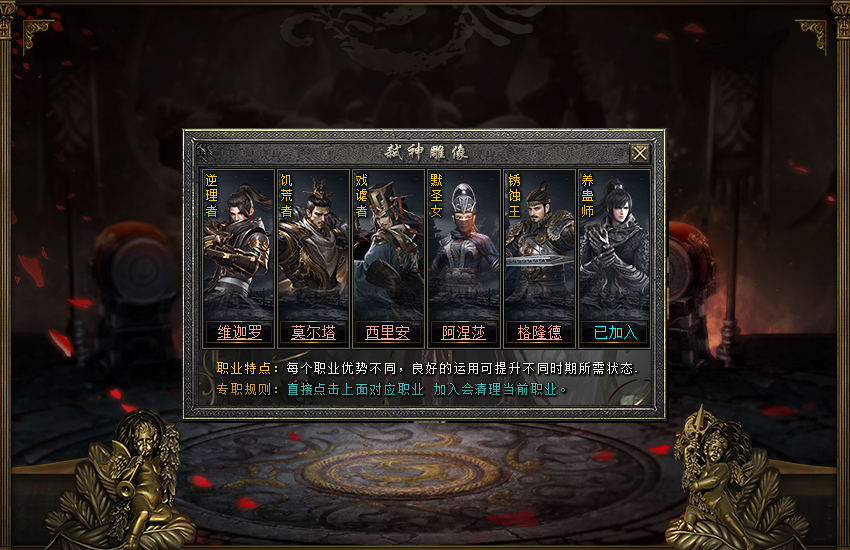Viewport: 850px width, 550px height.
Task: Pick the 戏谑者 character portrait
Action: (390, 245)
